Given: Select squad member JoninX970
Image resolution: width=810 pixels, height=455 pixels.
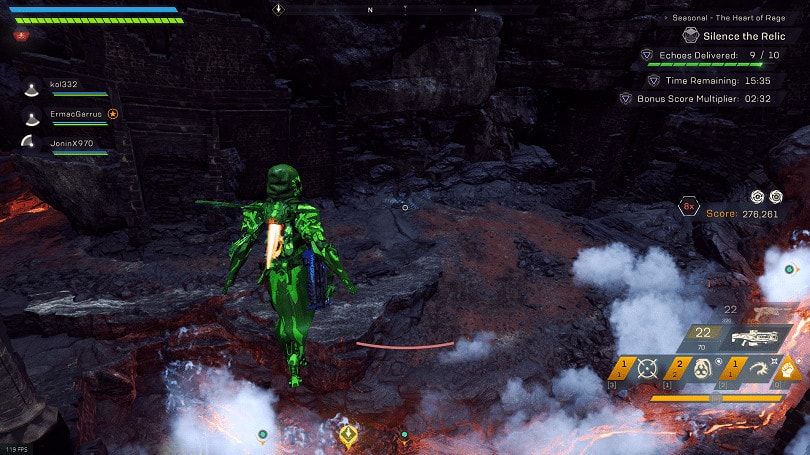Looking at the screenshot, I should [70, 143].
